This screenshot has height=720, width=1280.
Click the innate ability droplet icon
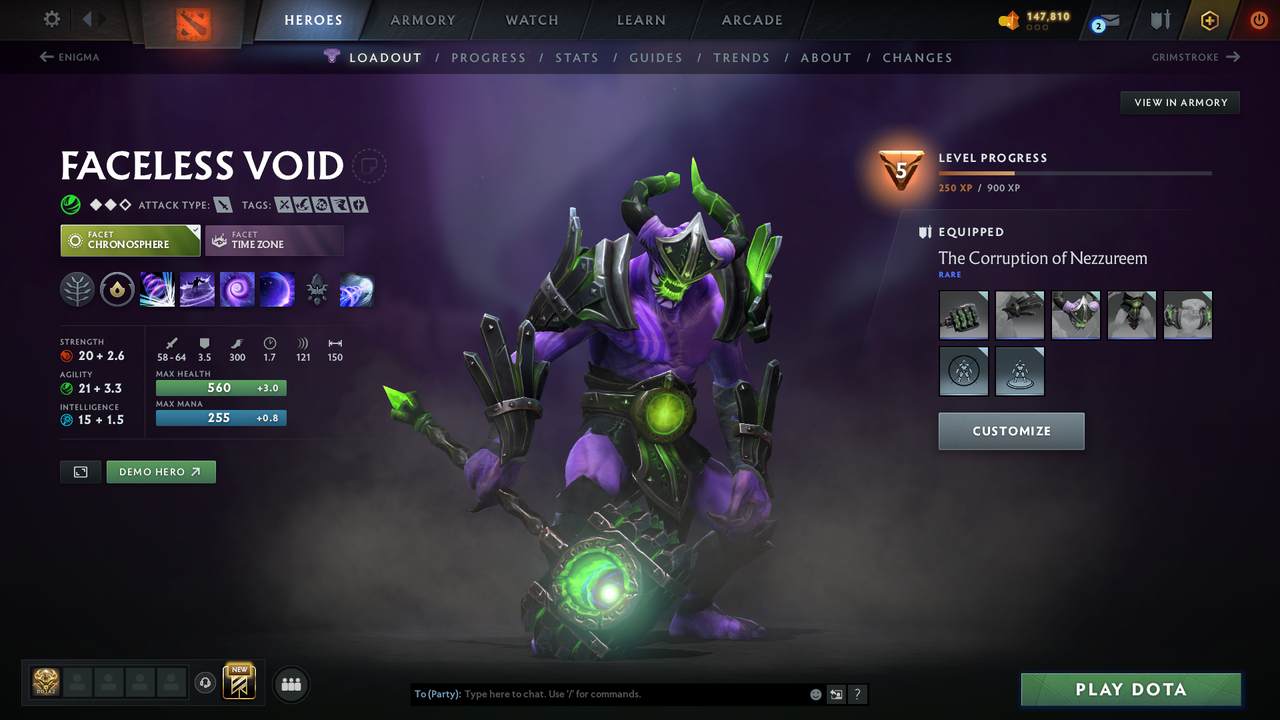click(x=117, y=289)
